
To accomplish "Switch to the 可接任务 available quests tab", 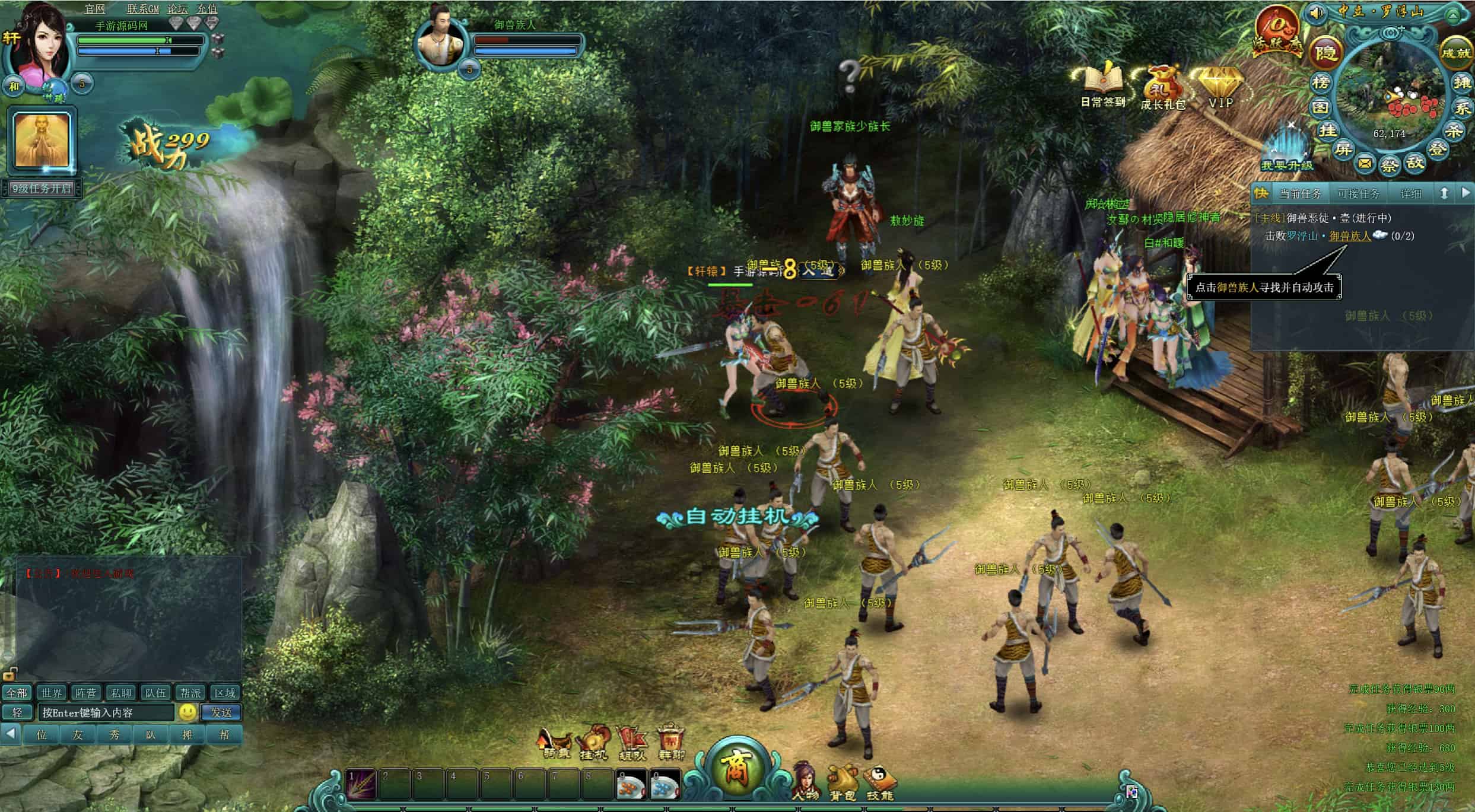I will 1358,194.
